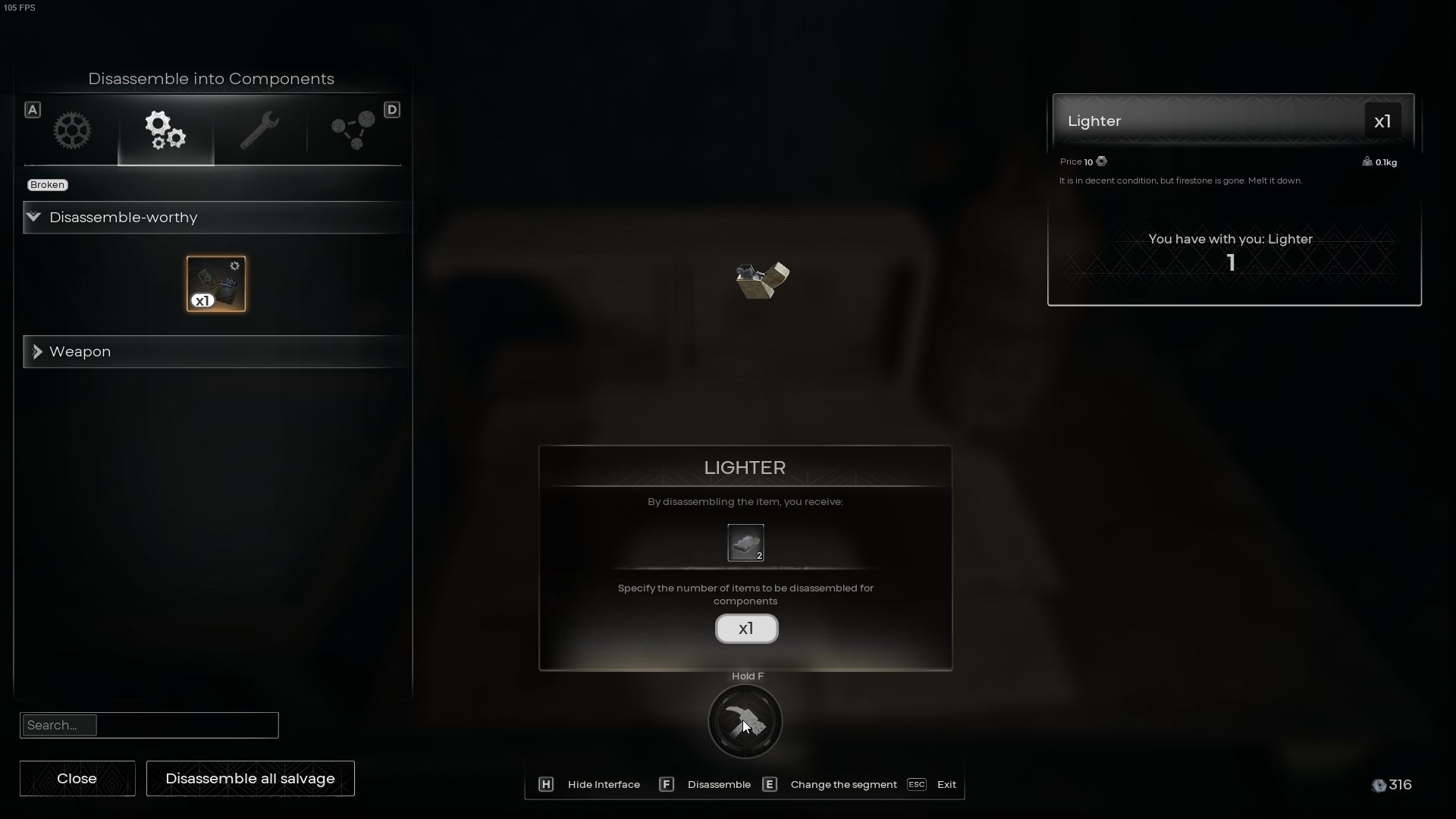Toggle the Broken filter tag
Viewport: 1456px width, 819px height.
pyautogui.click(x=48, y=185)
